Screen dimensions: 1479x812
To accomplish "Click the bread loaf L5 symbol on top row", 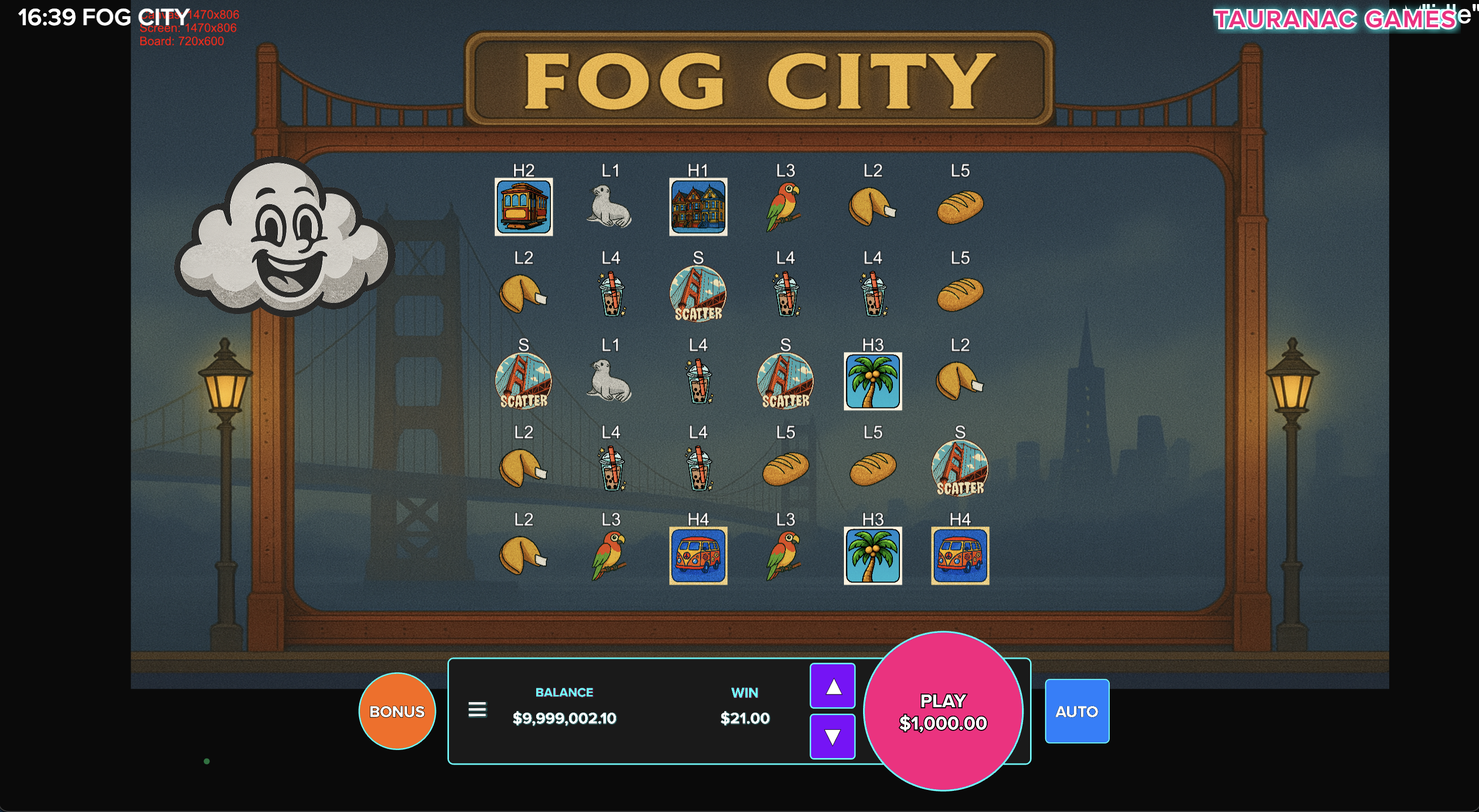I will pos(959,208).
